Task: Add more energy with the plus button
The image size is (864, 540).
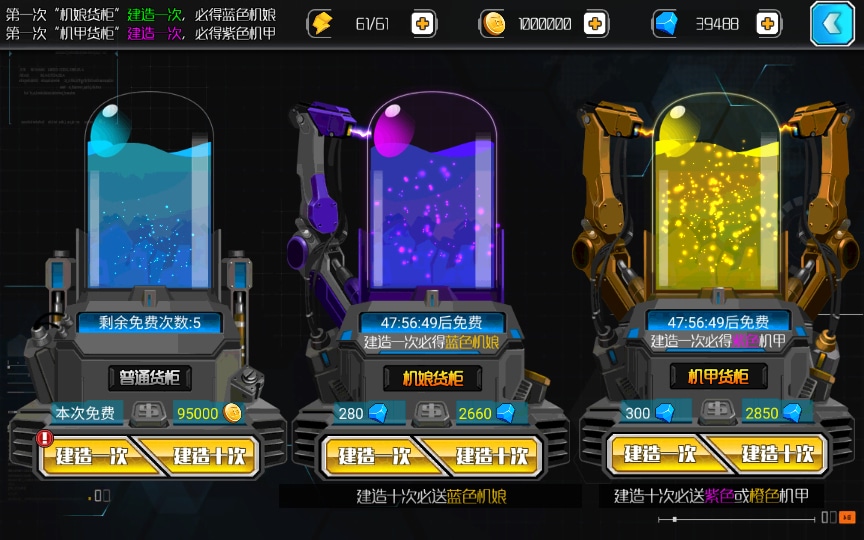Action: click(423, 24)
